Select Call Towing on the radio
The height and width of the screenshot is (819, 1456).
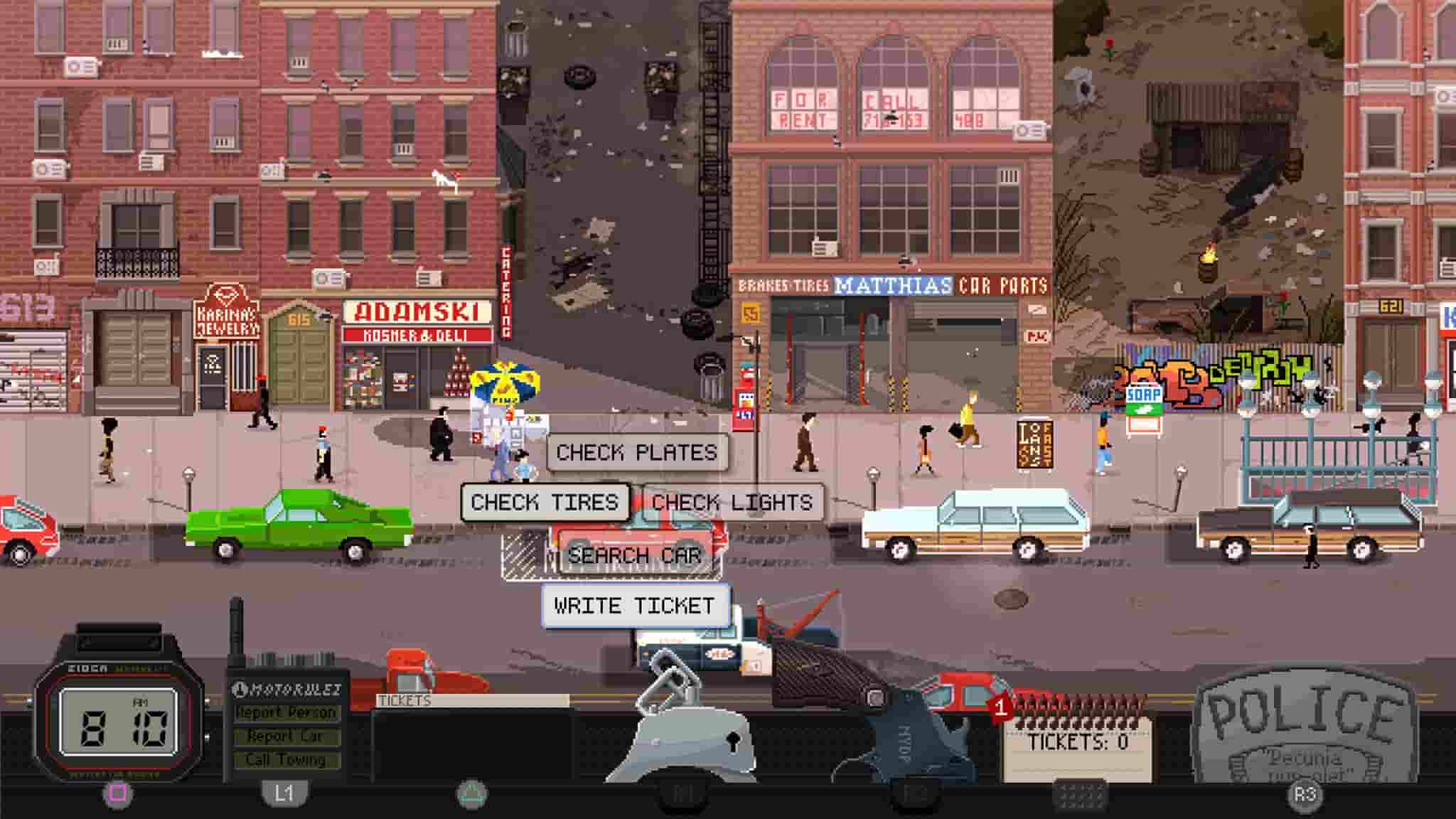click(x=284, y=761)
